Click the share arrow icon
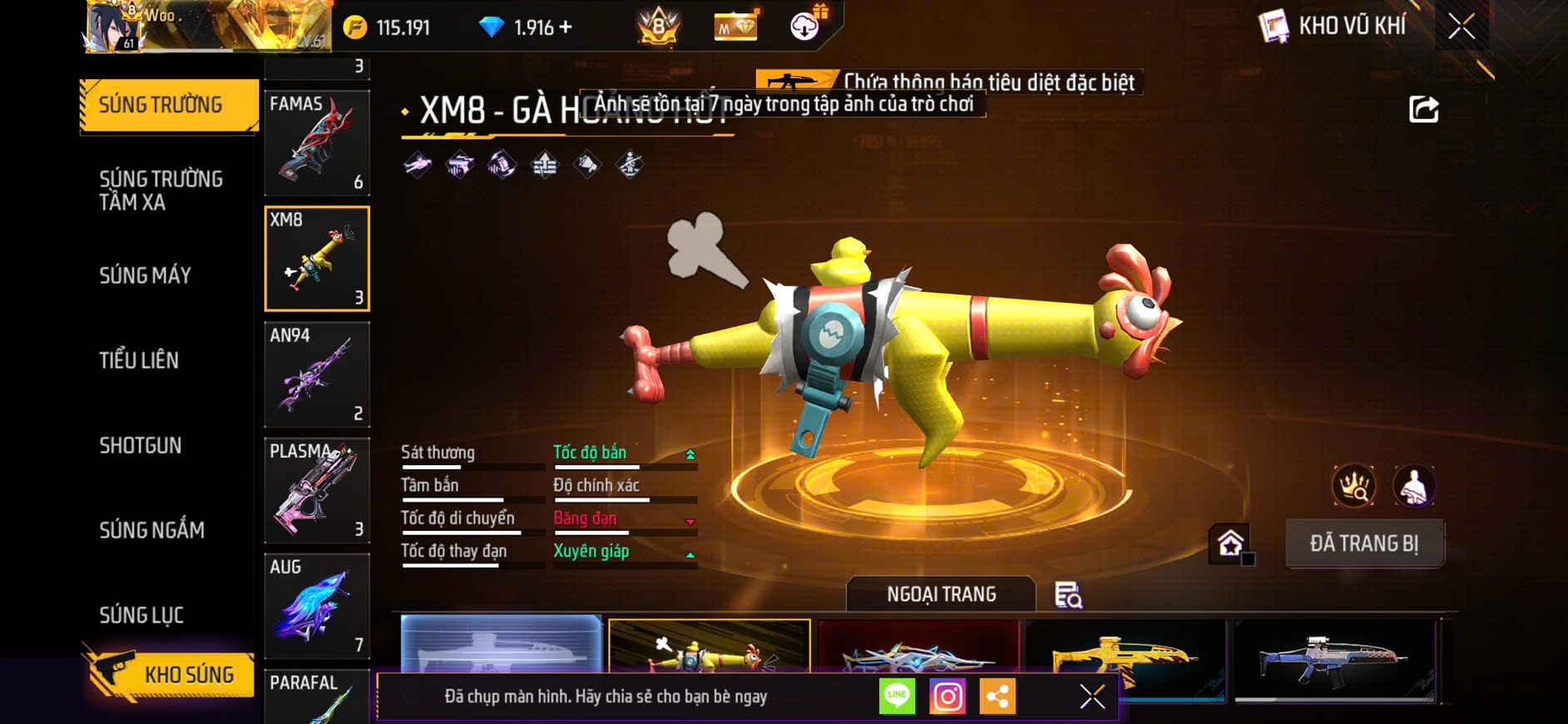Screen dimensions: 1568x724 (x=1423, y=109)
